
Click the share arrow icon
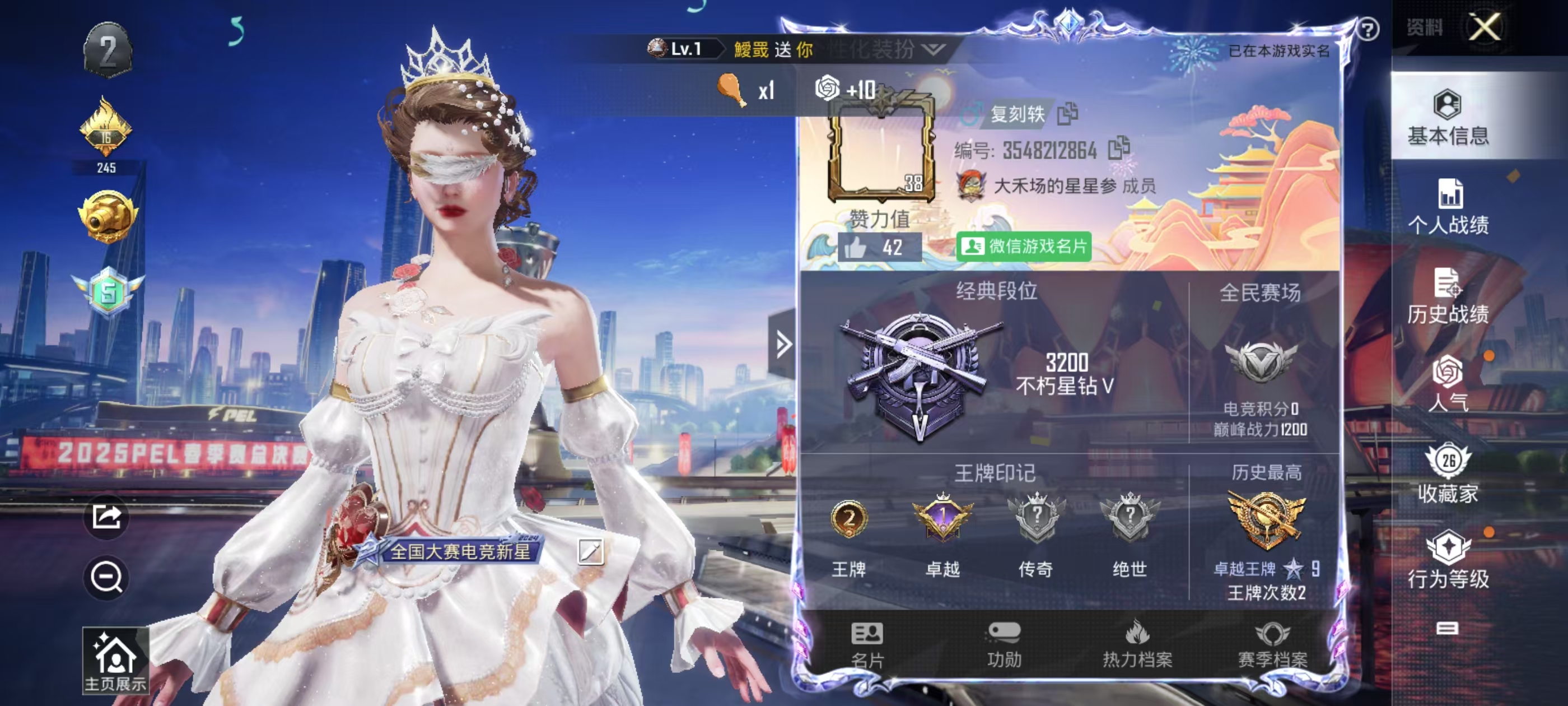(106, 517)
